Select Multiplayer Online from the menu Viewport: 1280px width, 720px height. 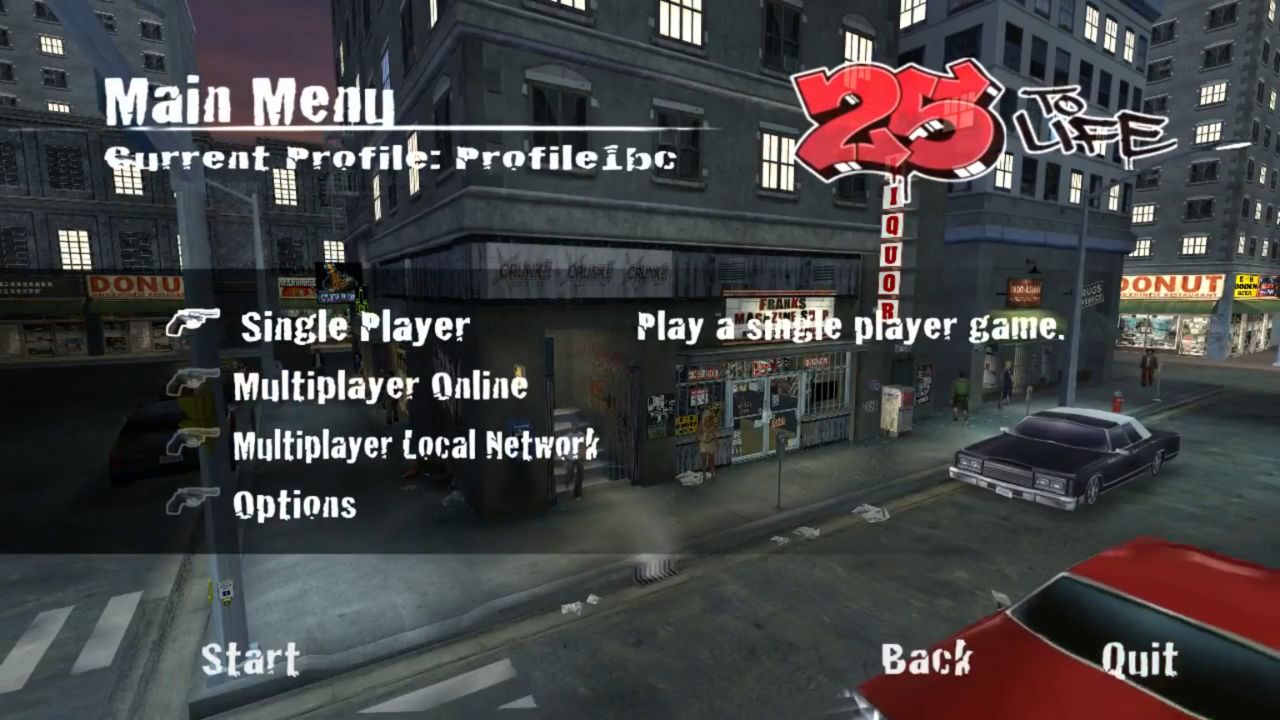pos(380,385)
